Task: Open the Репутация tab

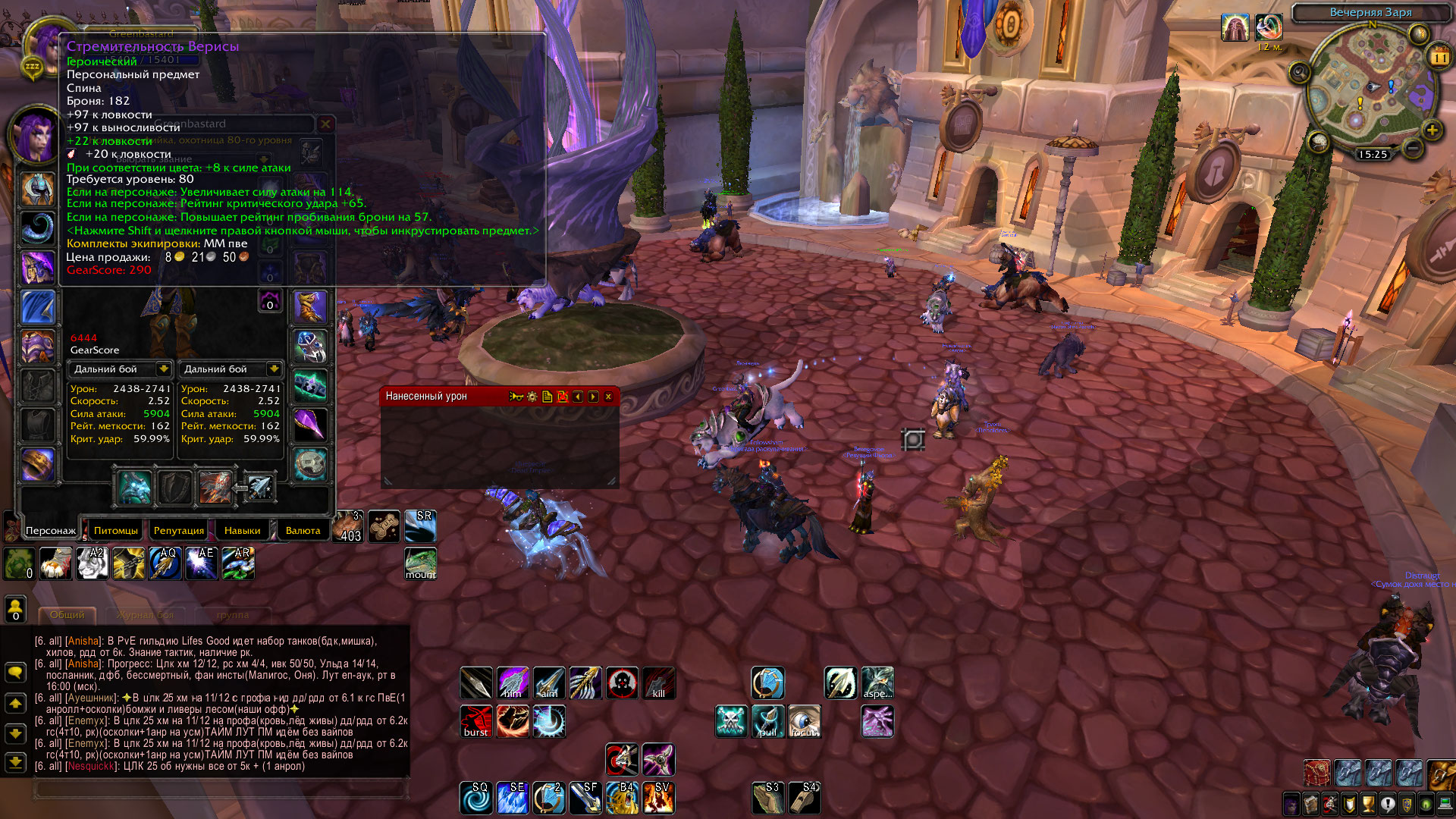Action: (178, 530)
